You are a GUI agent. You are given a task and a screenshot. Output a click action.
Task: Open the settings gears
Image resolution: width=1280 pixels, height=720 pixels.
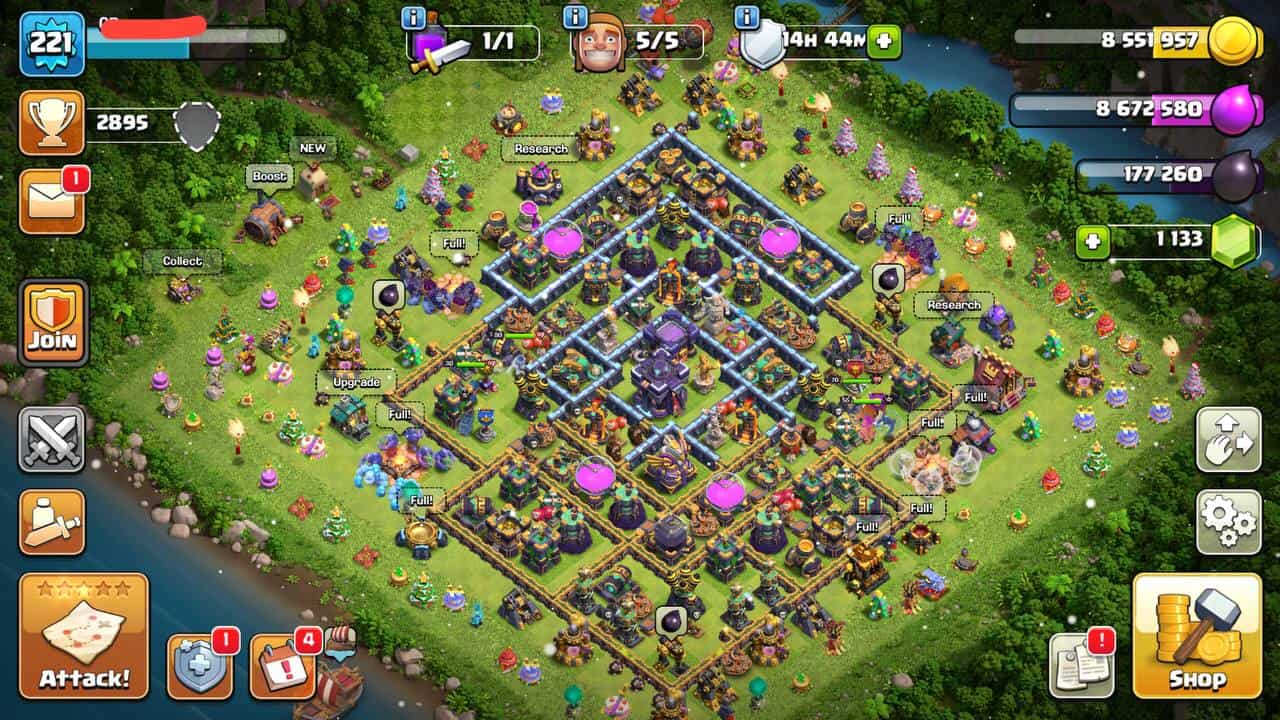(1228, 521)
